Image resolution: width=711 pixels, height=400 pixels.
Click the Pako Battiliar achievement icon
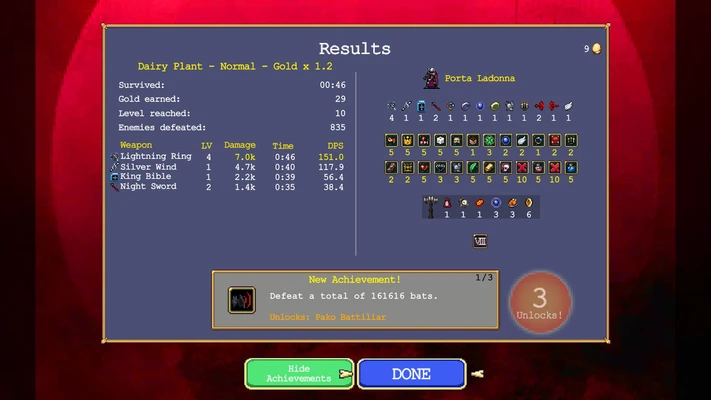click(242, 300)
